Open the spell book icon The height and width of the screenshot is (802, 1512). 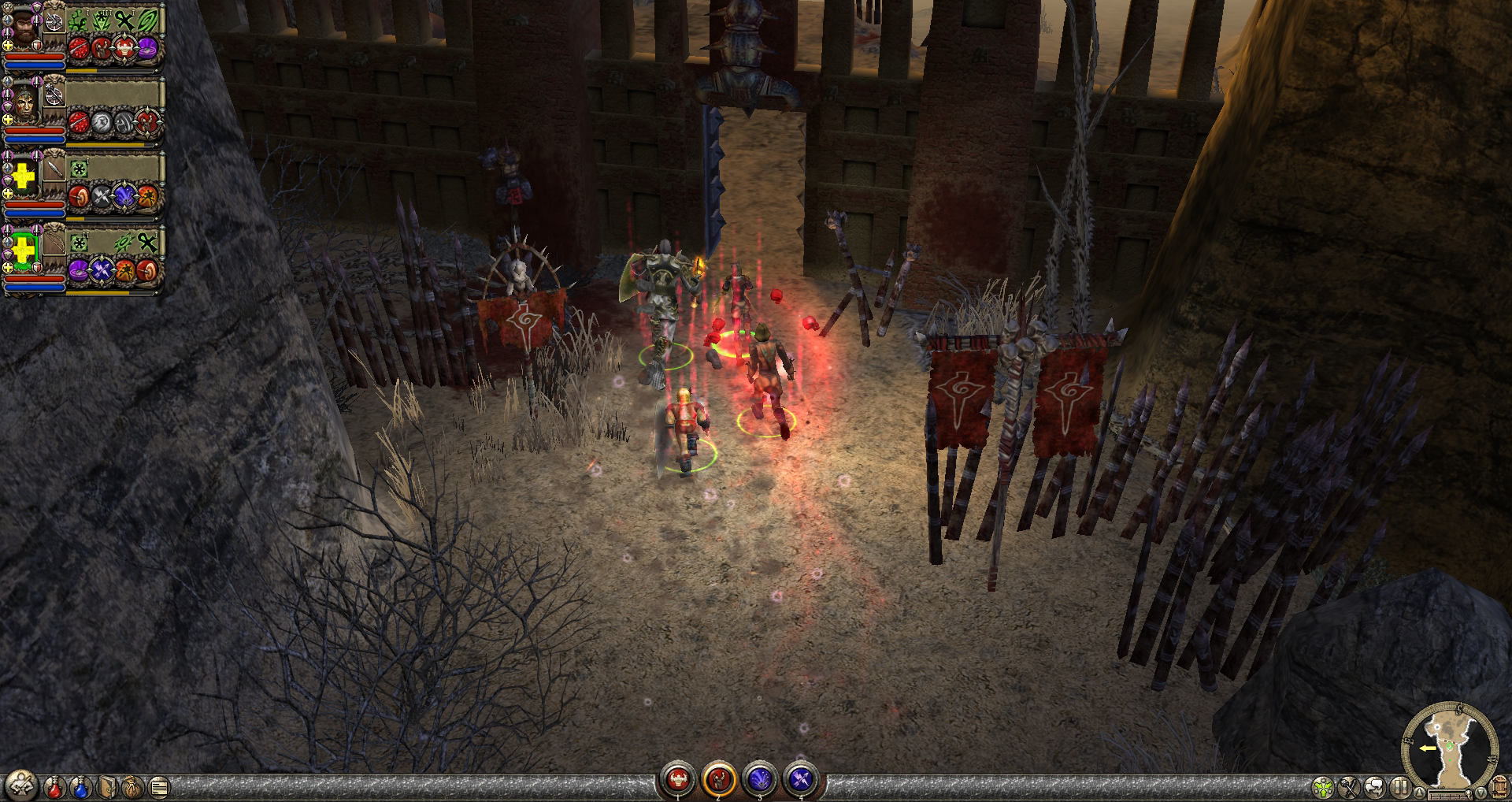click(x=107, y=786)
